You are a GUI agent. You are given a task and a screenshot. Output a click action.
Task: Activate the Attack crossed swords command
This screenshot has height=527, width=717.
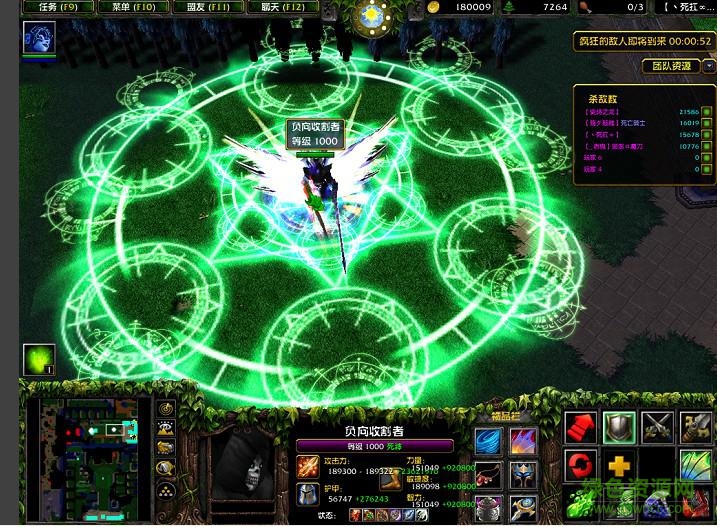point(658,427)
